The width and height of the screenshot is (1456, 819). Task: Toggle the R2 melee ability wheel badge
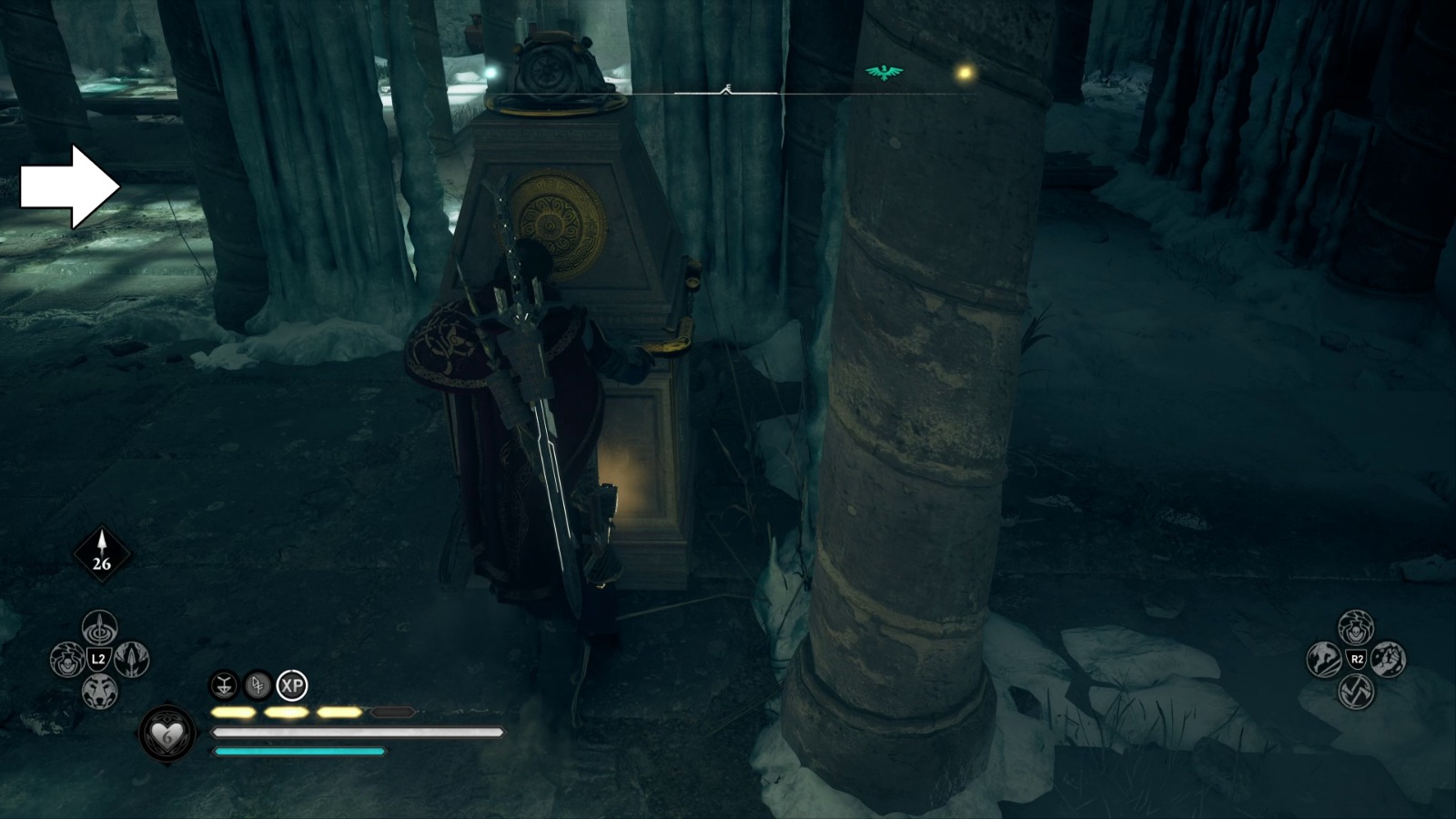[1356, 659]
